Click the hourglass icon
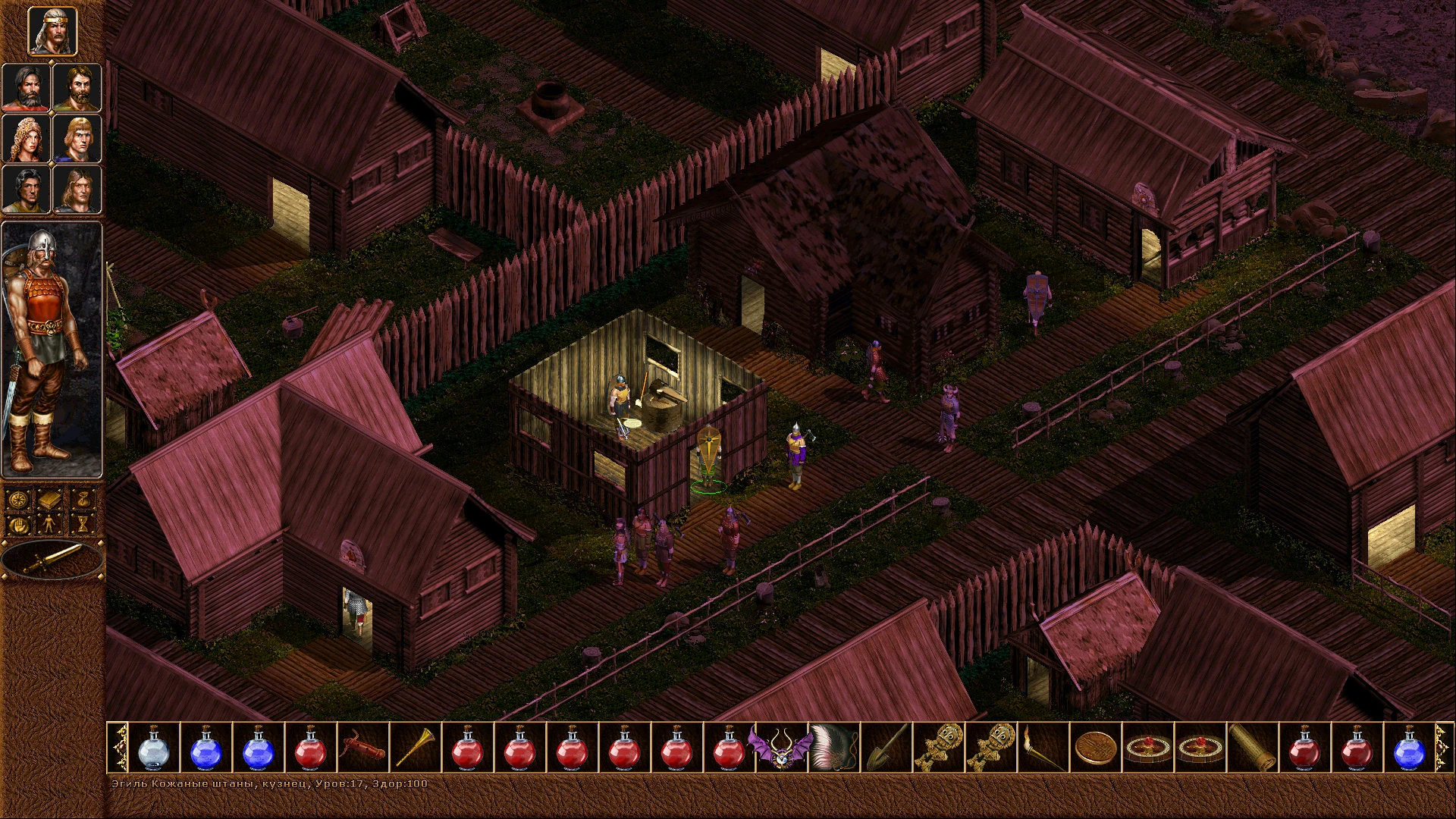Viewport: 1456px width, 819px height. click(83, 524)
